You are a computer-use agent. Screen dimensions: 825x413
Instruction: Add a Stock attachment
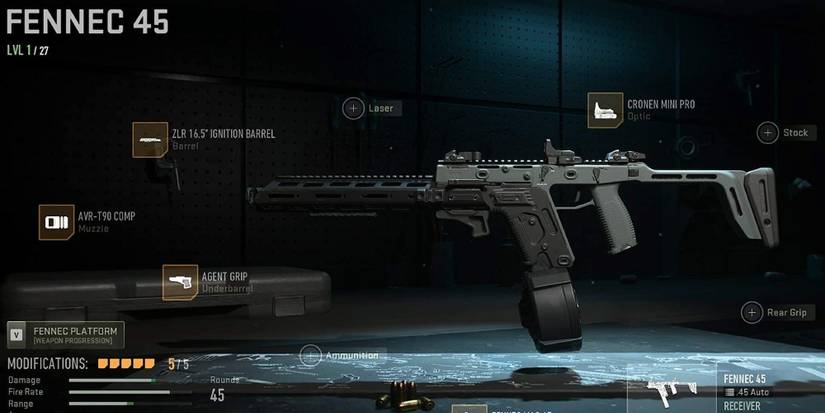click(x=767, y=132)
